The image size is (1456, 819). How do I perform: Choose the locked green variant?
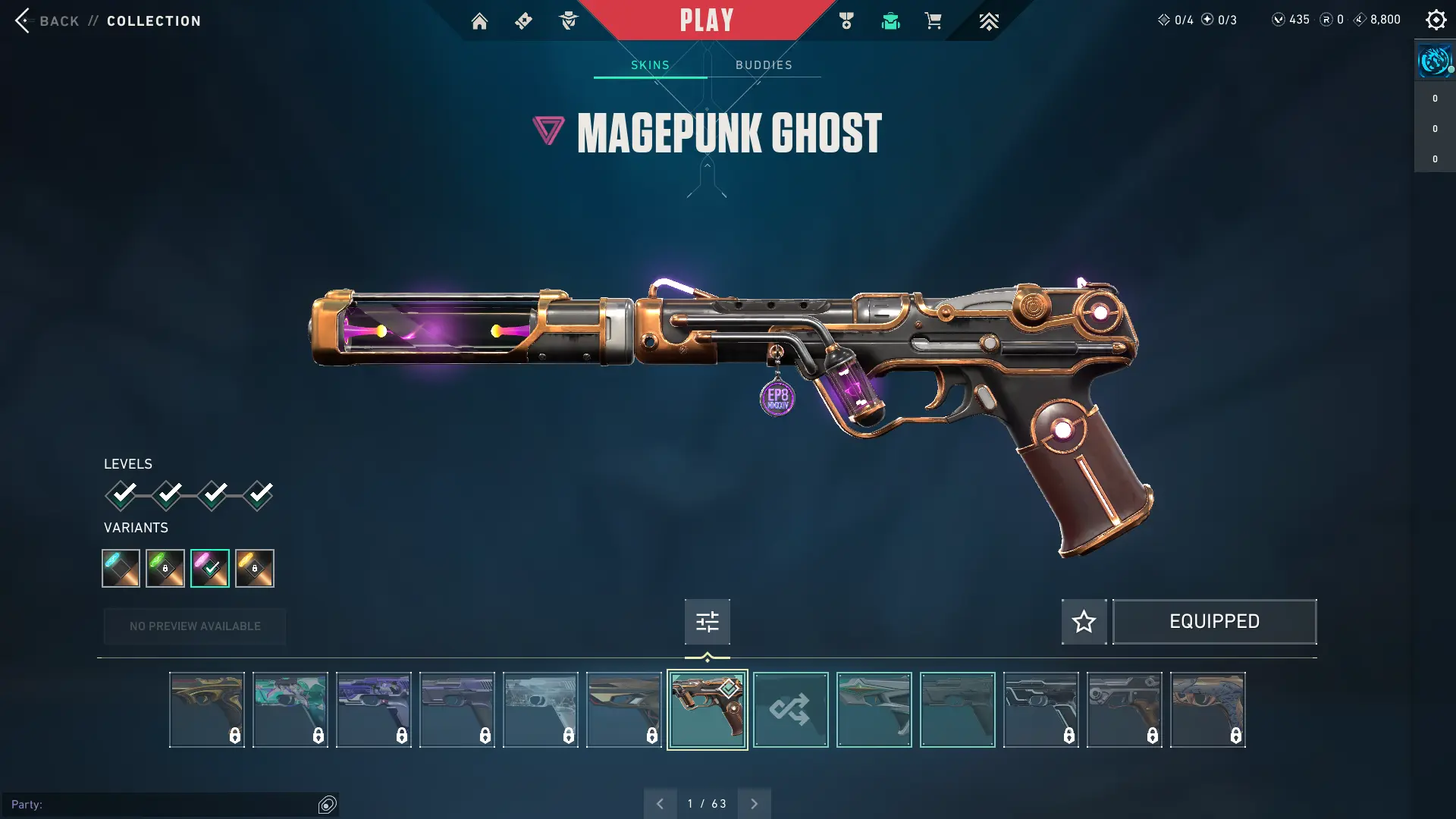point(165,568)
